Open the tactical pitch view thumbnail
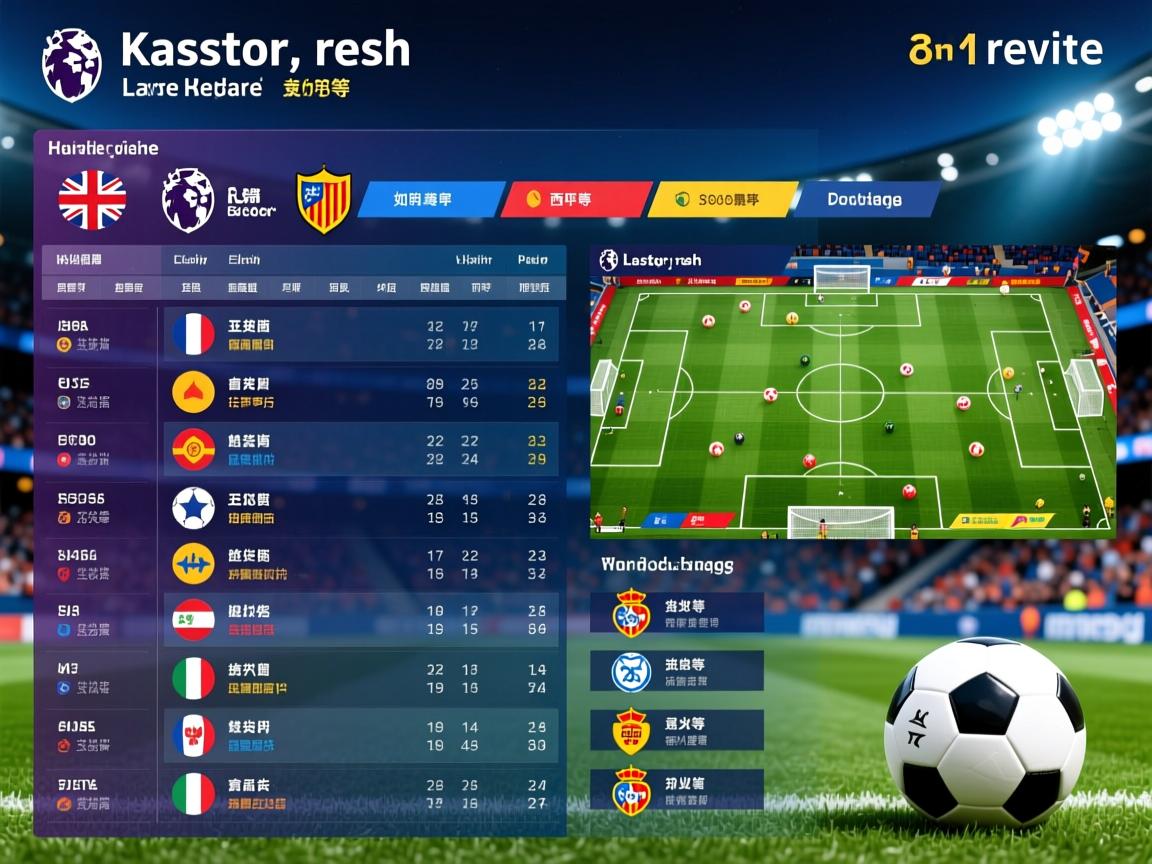 click(852, 392)
